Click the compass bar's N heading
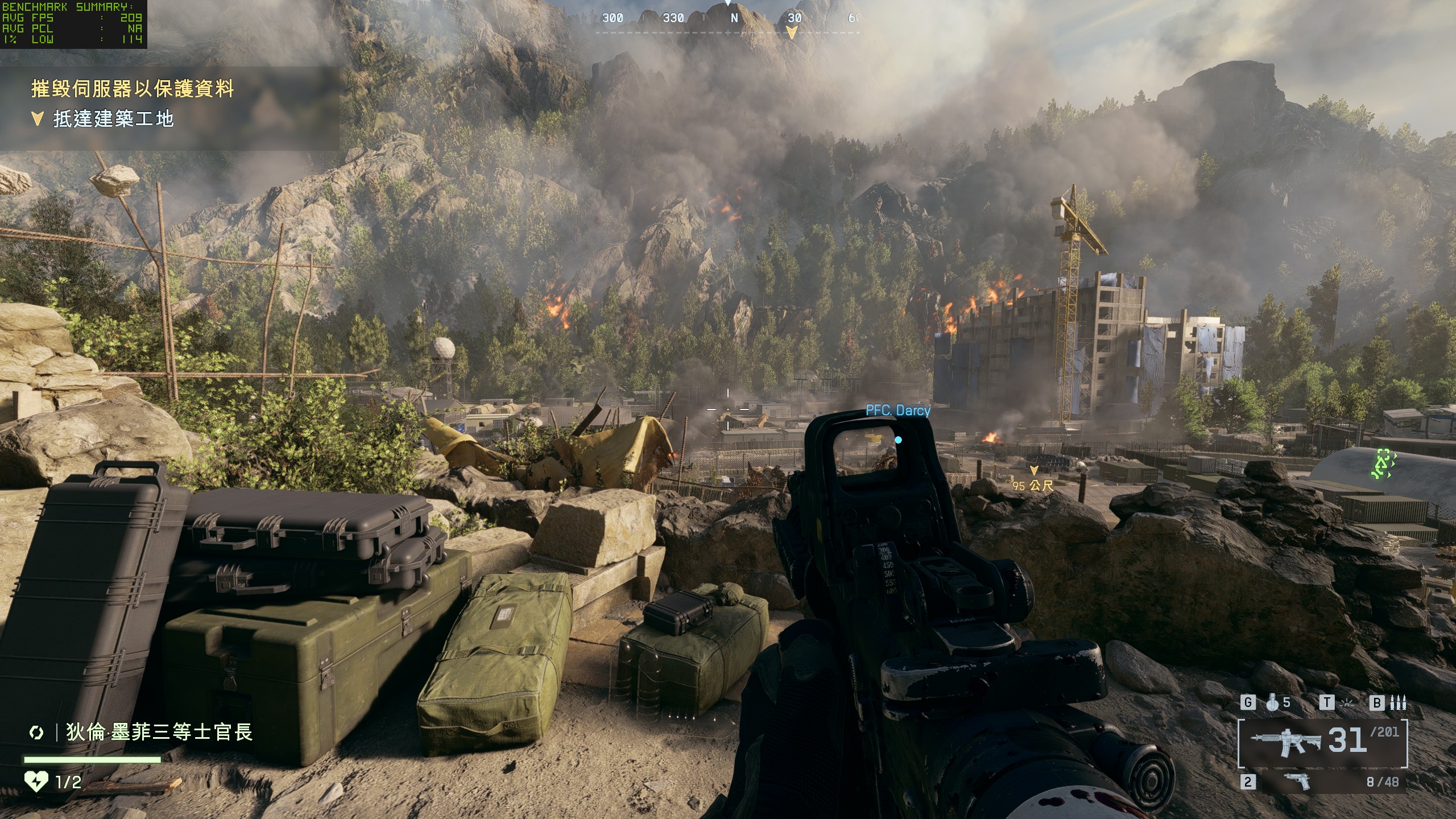 pyautogui.click(x=734, y=18)
